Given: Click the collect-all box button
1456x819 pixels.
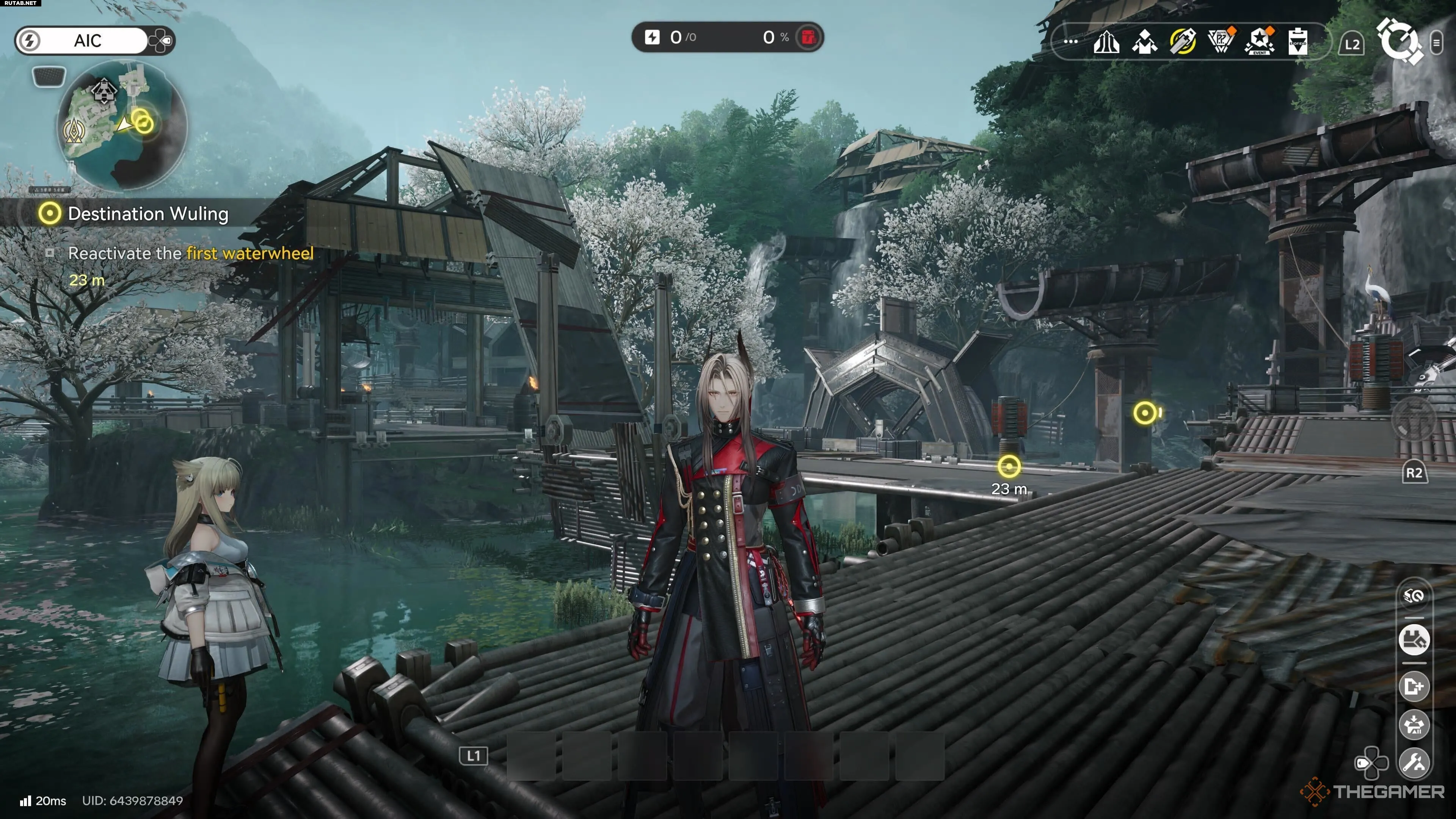Looking at the screenshot, I should click(x=1414, y=725).
